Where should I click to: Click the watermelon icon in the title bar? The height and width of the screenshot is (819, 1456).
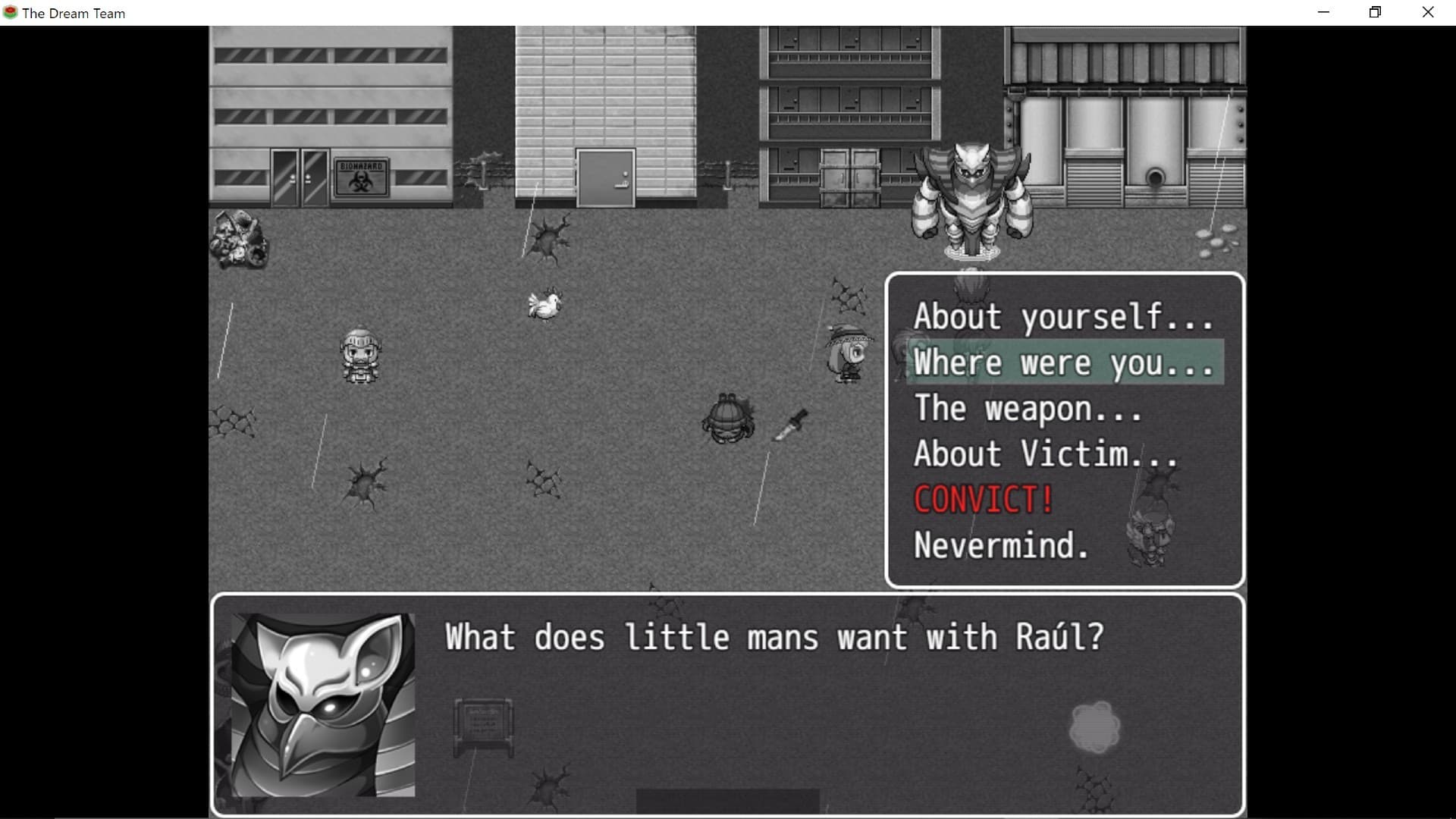(x=10, y=12)
